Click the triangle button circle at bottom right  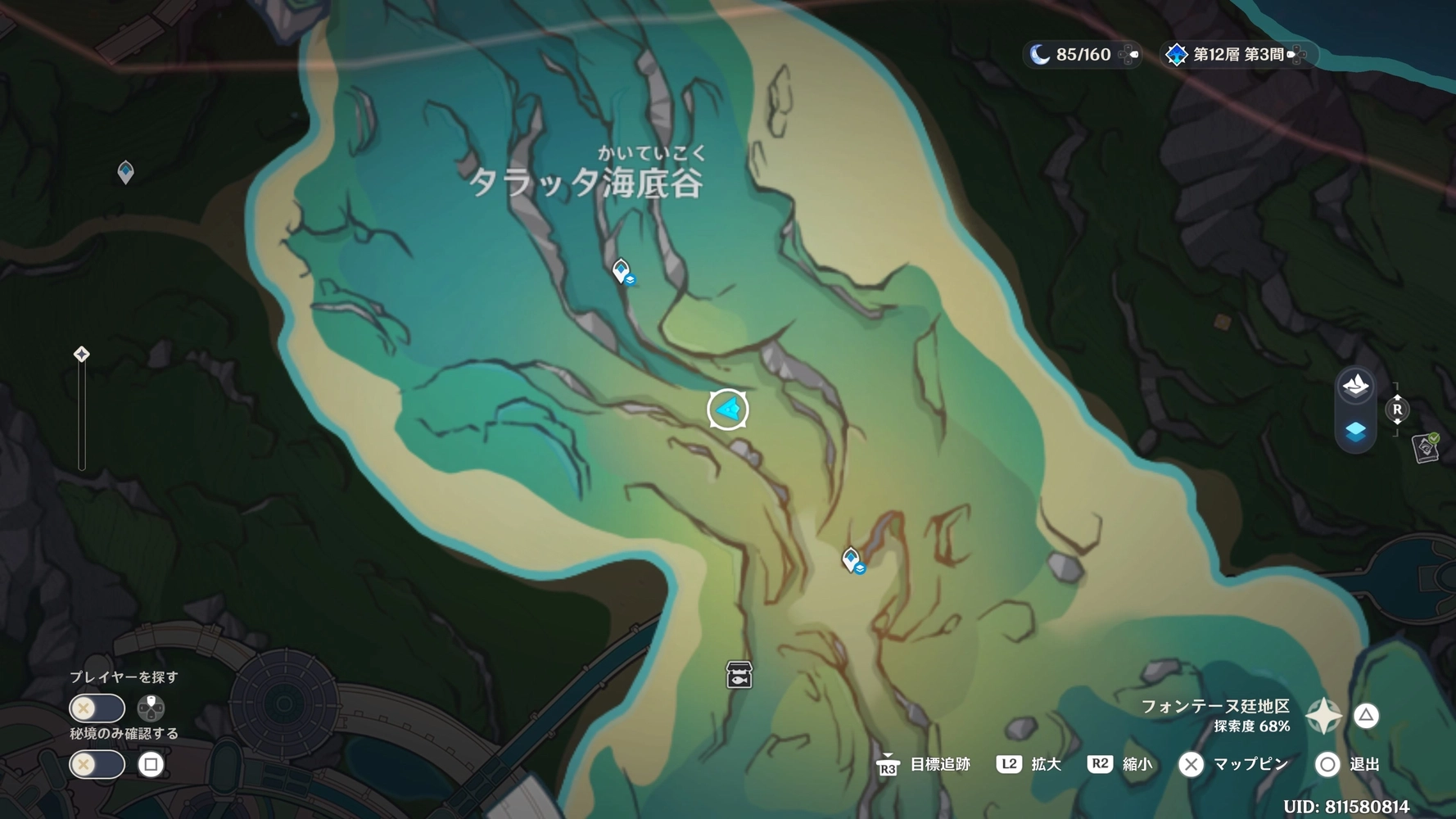(1365, 715)
